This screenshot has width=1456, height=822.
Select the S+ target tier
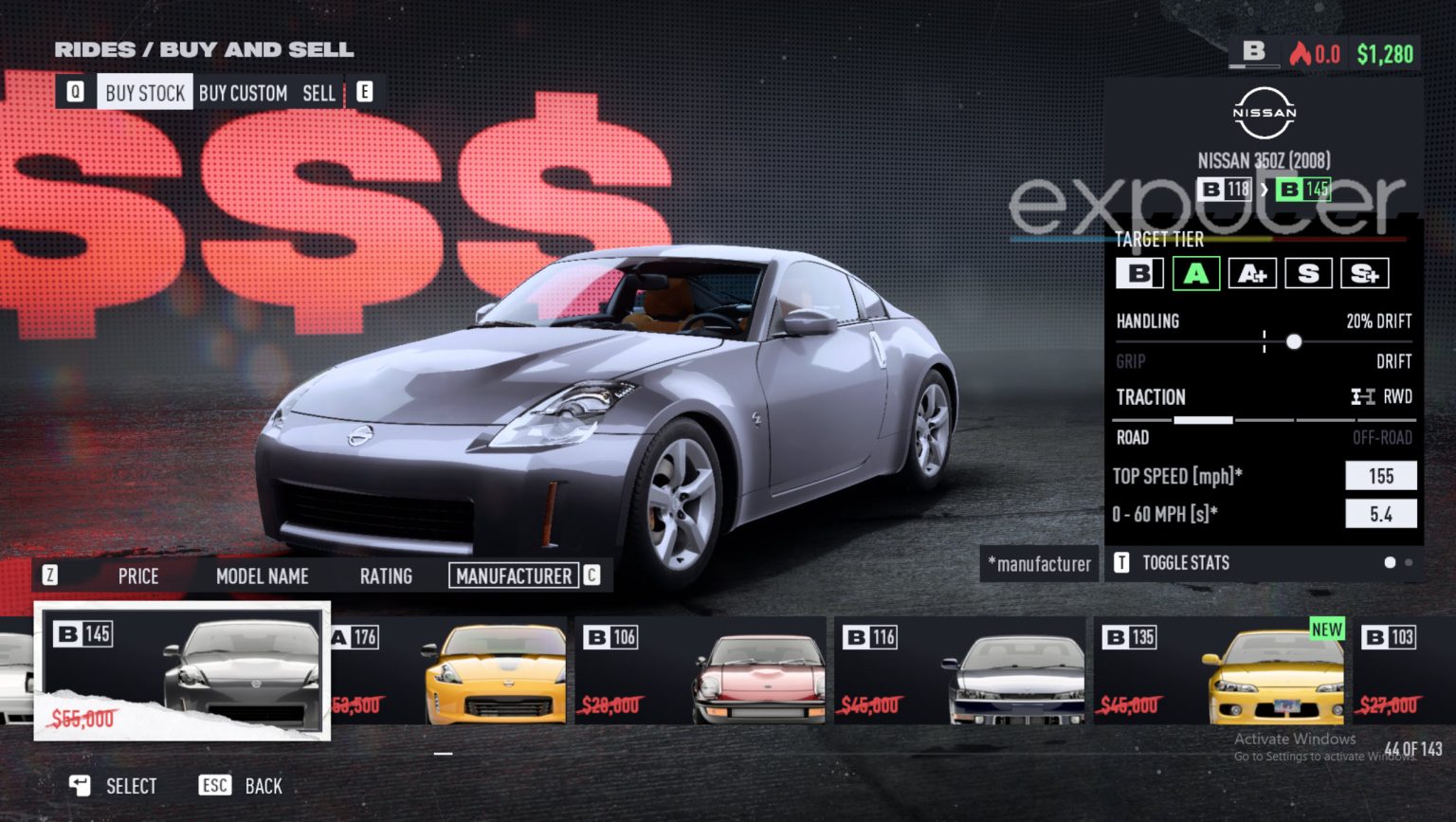pyautogui.click(x=1367, y=274)
